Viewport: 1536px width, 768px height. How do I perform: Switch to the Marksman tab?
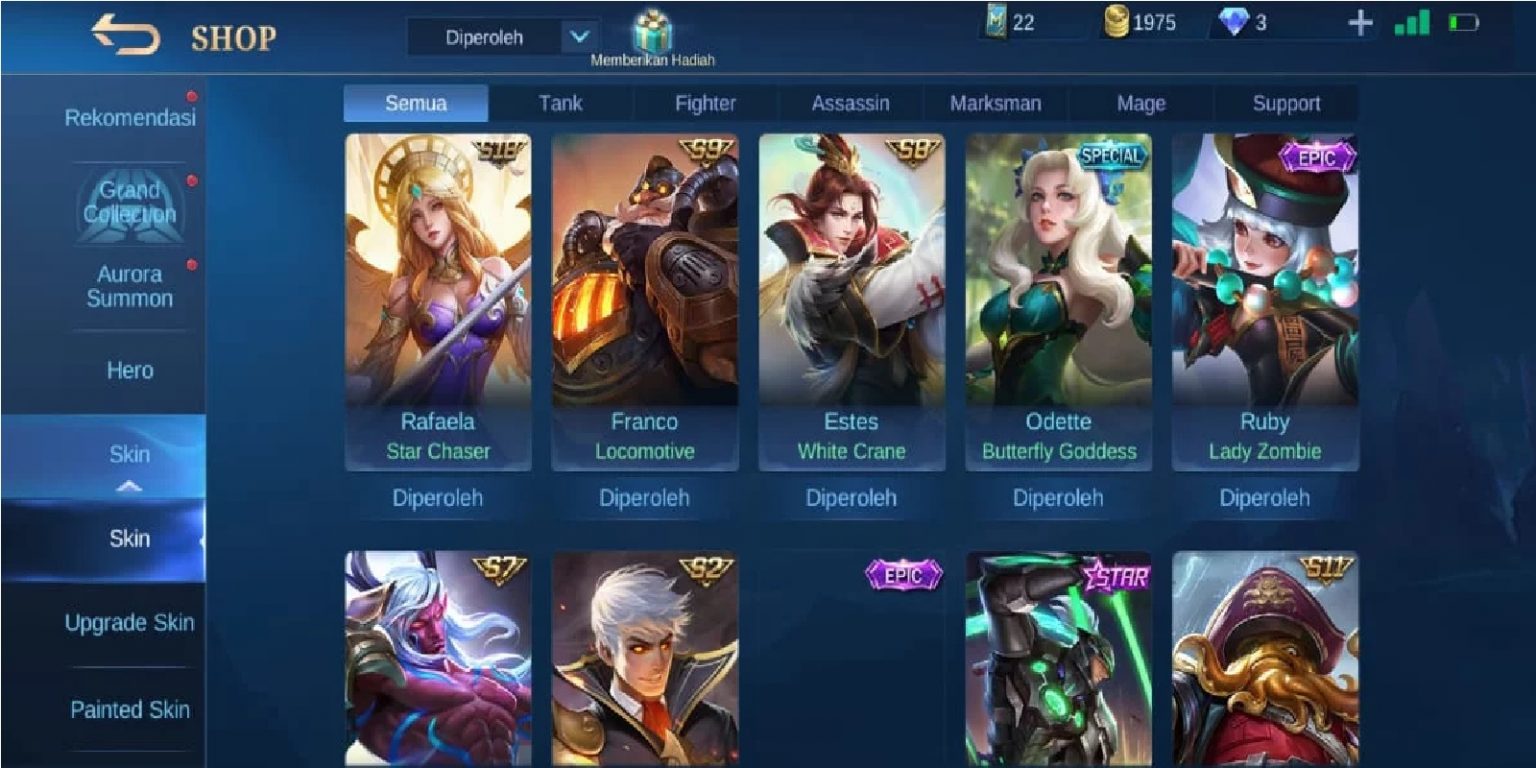click(x=995, y=103)
